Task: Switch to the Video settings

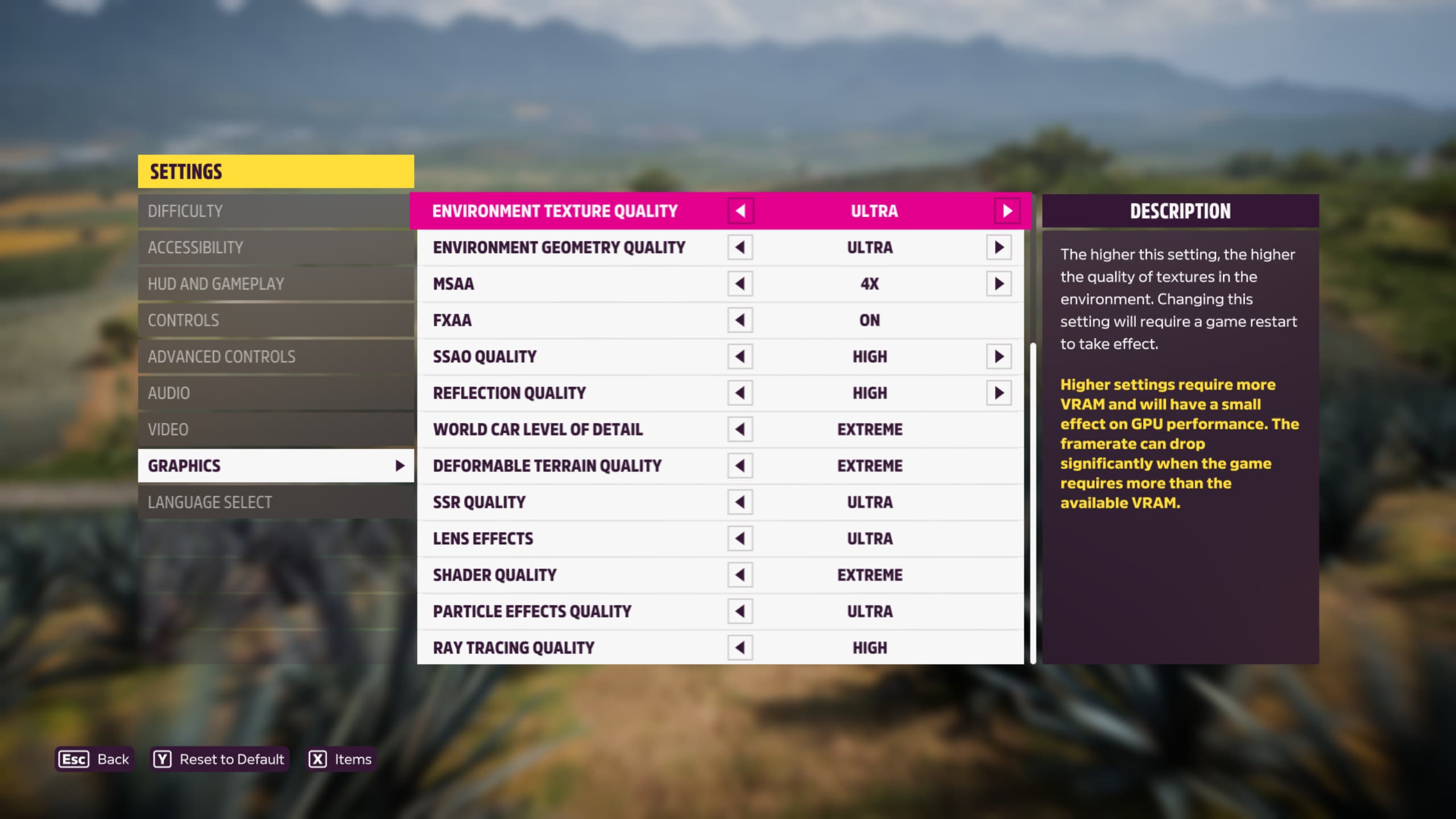Action: click(x=276, y=429)
